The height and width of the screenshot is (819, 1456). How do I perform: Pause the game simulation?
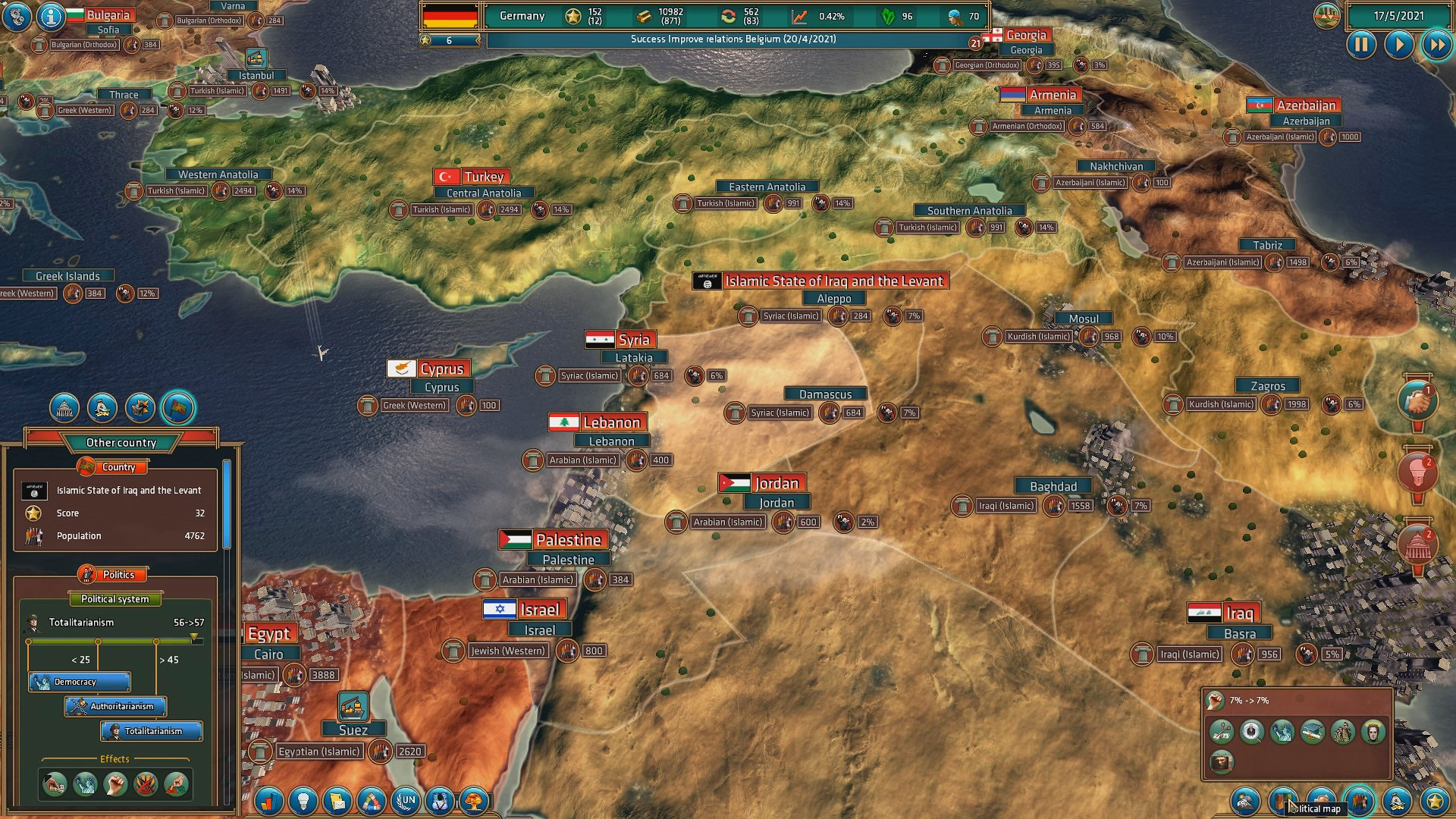tap(1361, 45)
